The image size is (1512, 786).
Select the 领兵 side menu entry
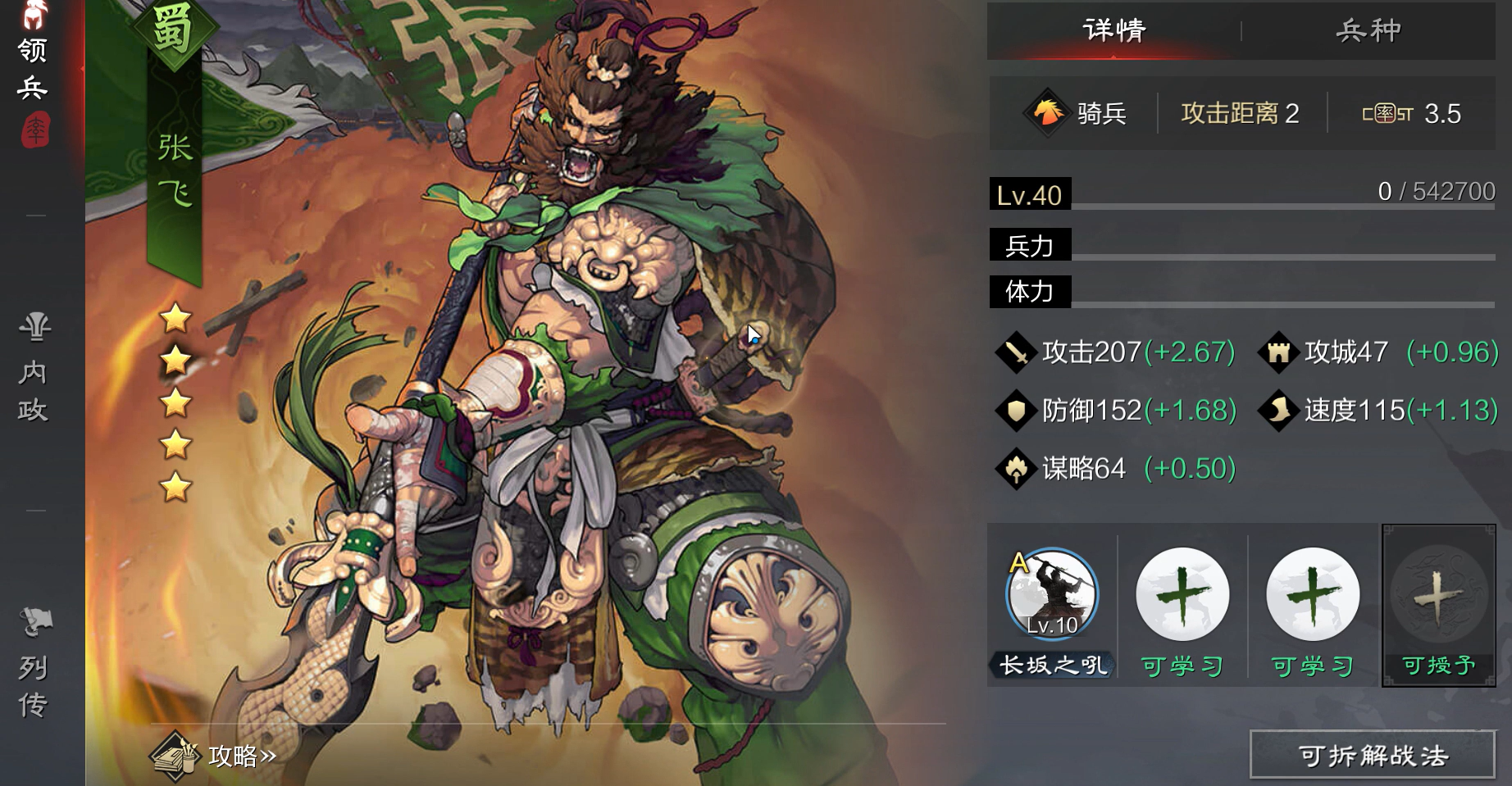click(33, 69)
